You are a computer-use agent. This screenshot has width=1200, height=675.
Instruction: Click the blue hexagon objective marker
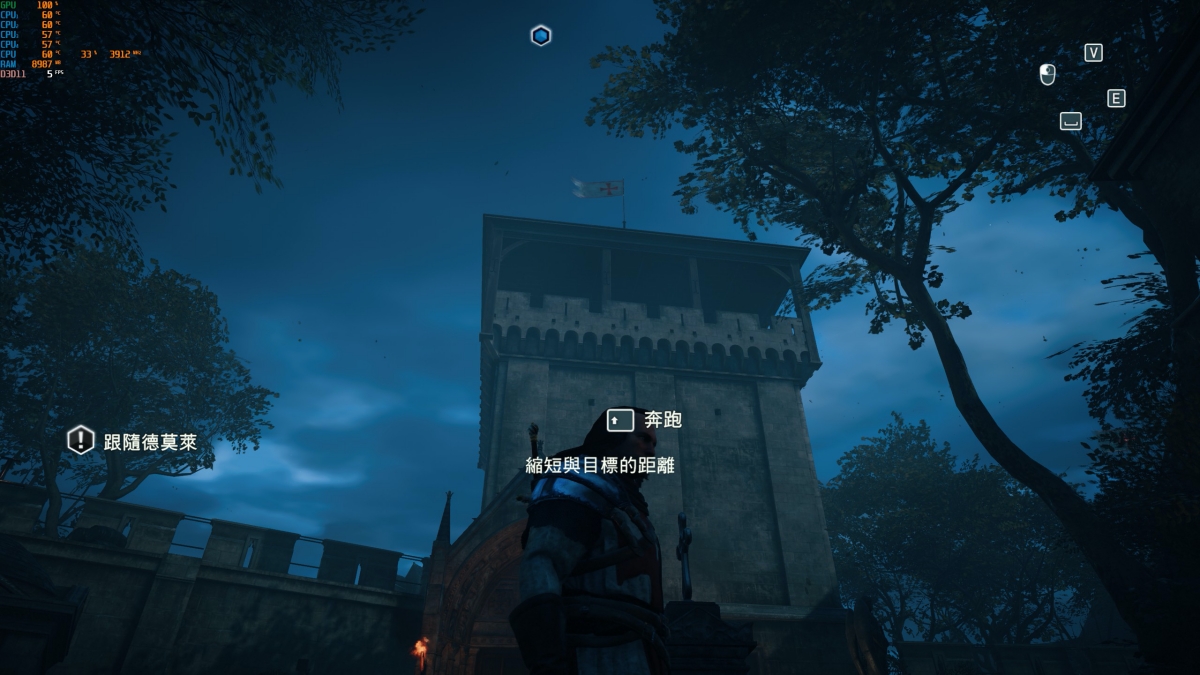pyautogui.click(x=541, y=36)
